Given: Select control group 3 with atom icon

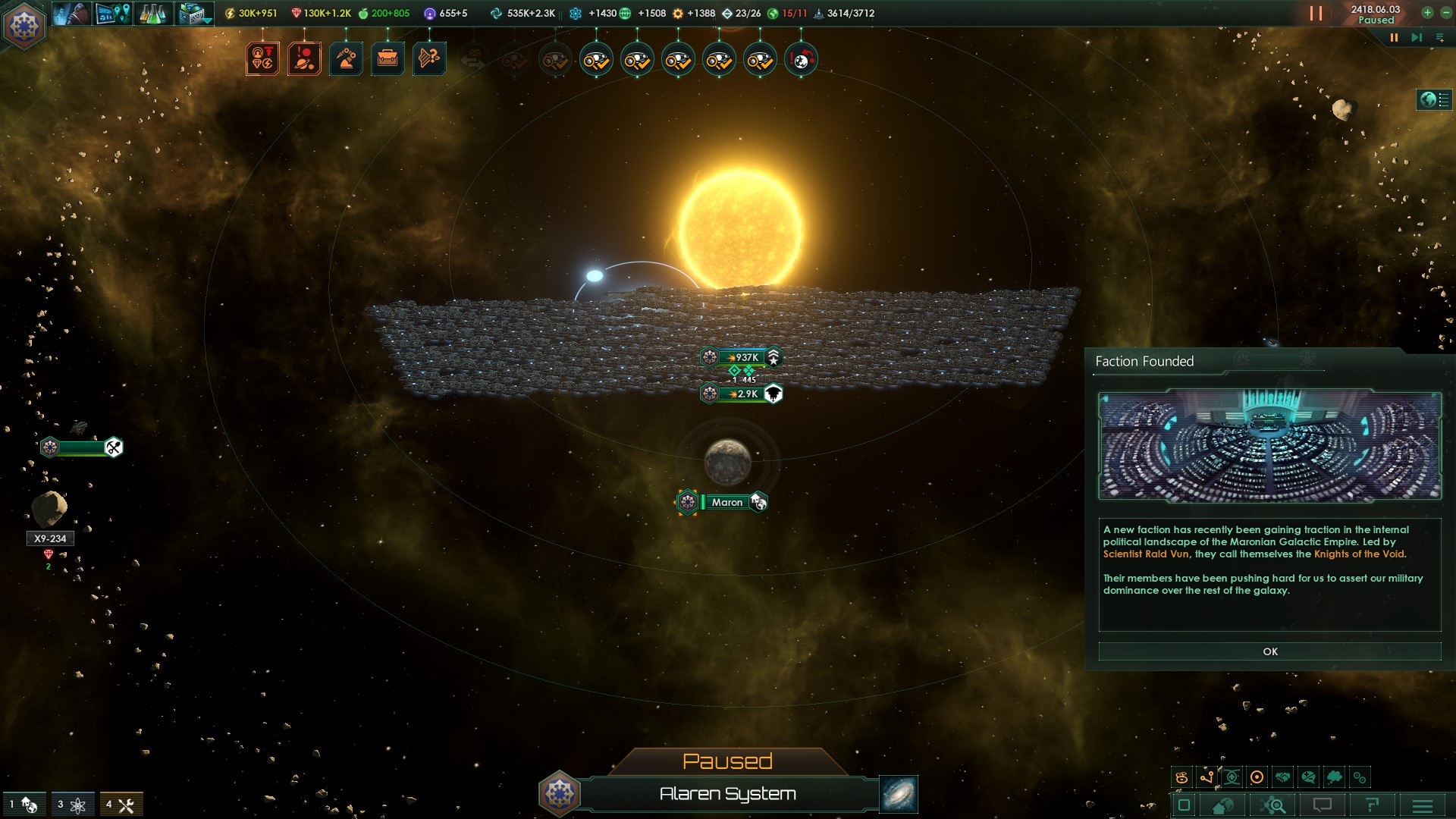Looking at the screenshot, I should [x=73, y=805].
